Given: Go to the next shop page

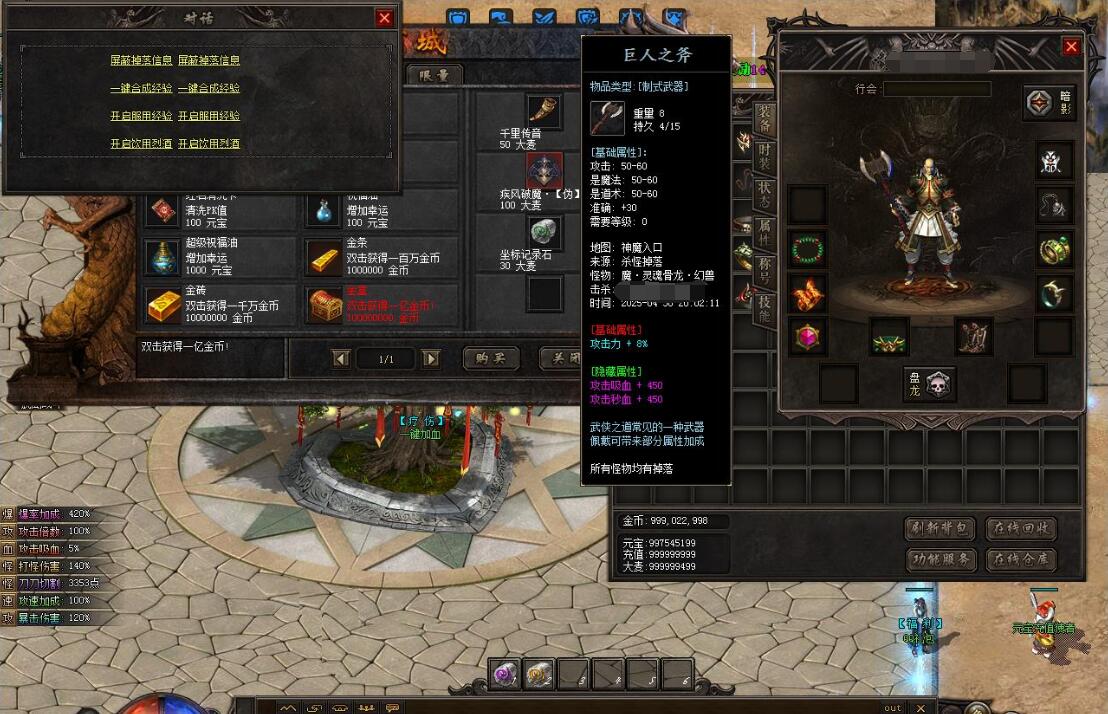Looking at the screenshot, I should [x=431, y=358].
